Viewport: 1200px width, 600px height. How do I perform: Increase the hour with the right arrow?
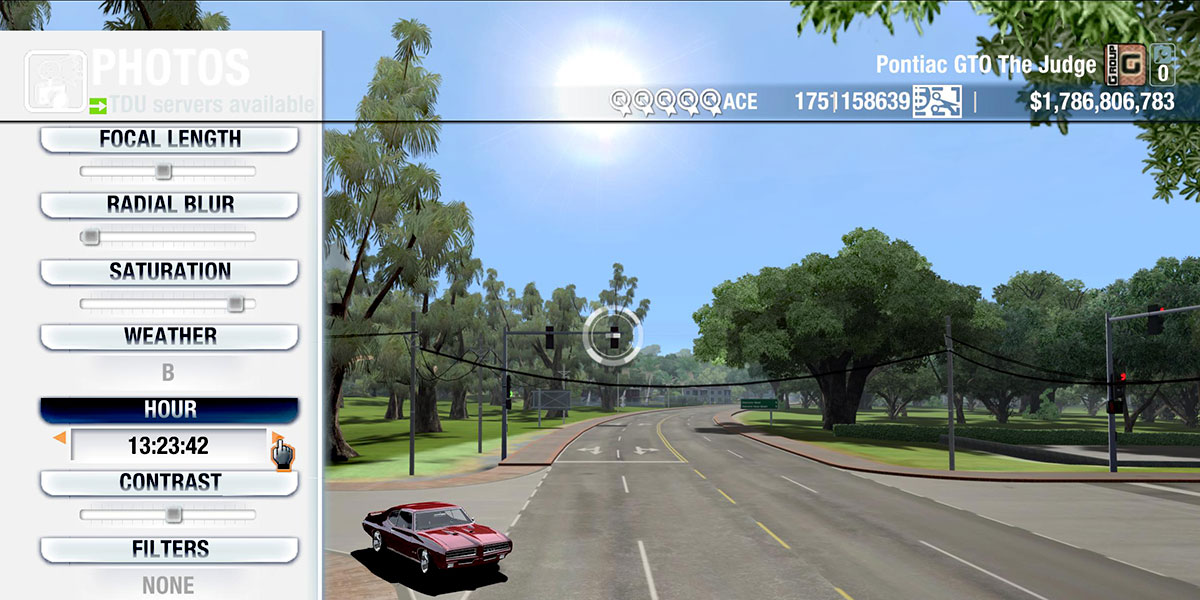click(276, 438)
